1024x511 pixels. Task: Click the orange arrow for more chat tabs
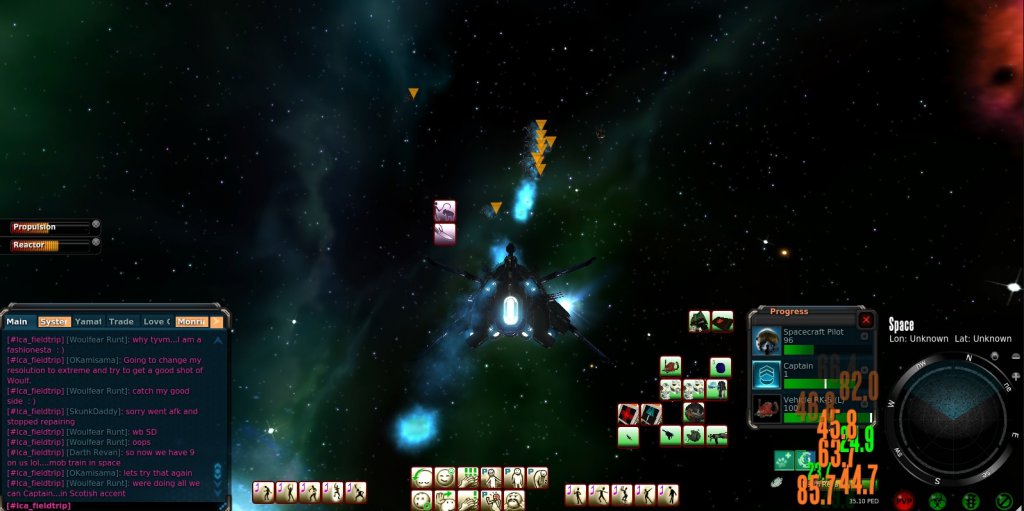[216, 322]
